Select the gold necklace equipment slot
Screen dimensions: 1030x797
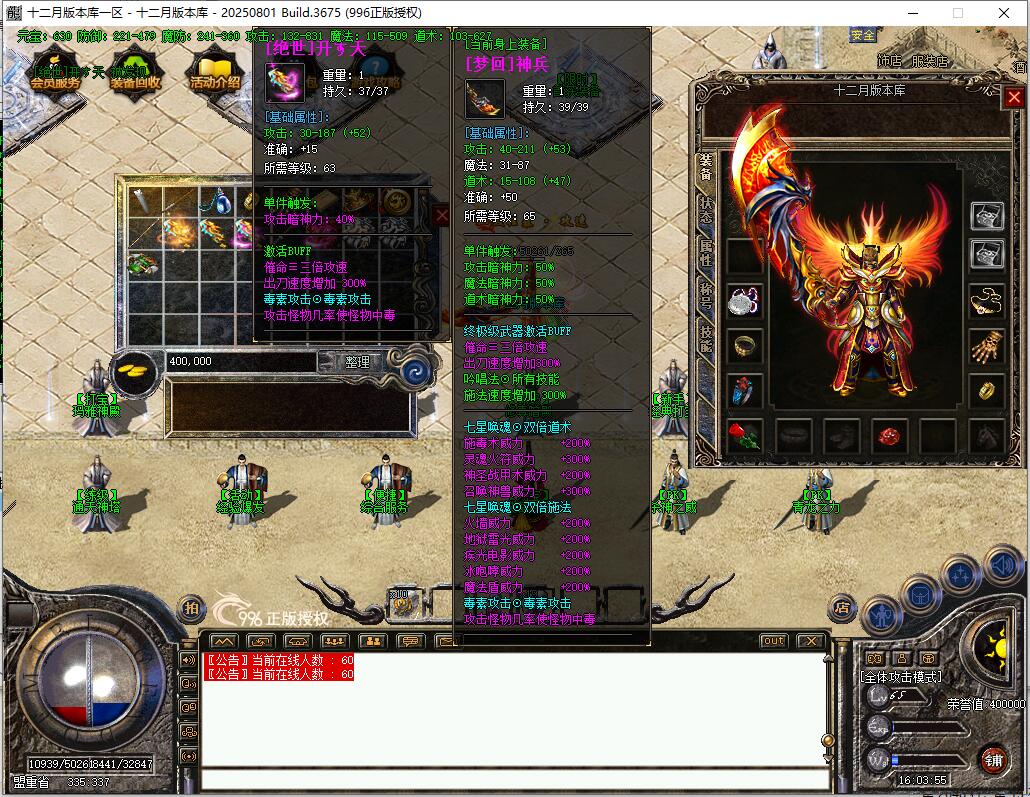pyautogui.click(x=987, y=299)
